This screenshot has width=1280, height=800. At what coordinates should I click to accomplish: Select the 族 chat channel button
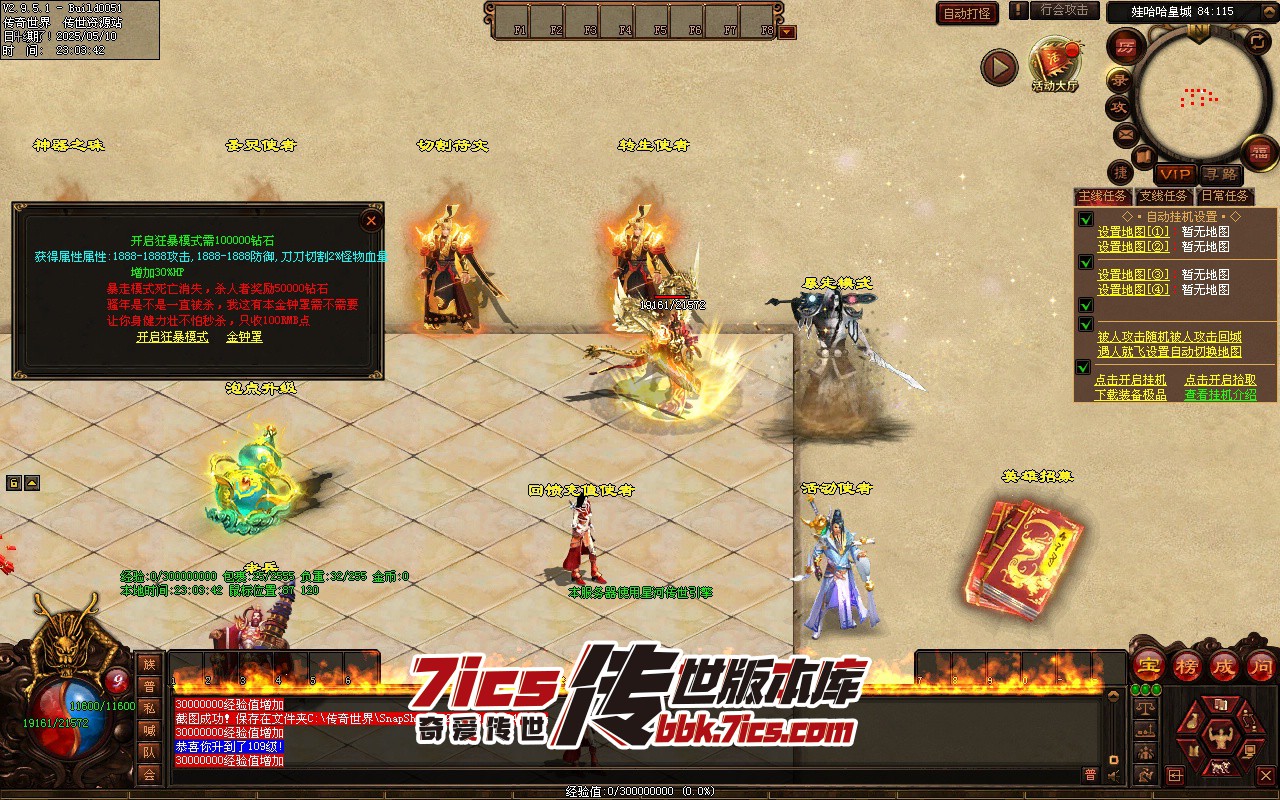click(149, 664)
